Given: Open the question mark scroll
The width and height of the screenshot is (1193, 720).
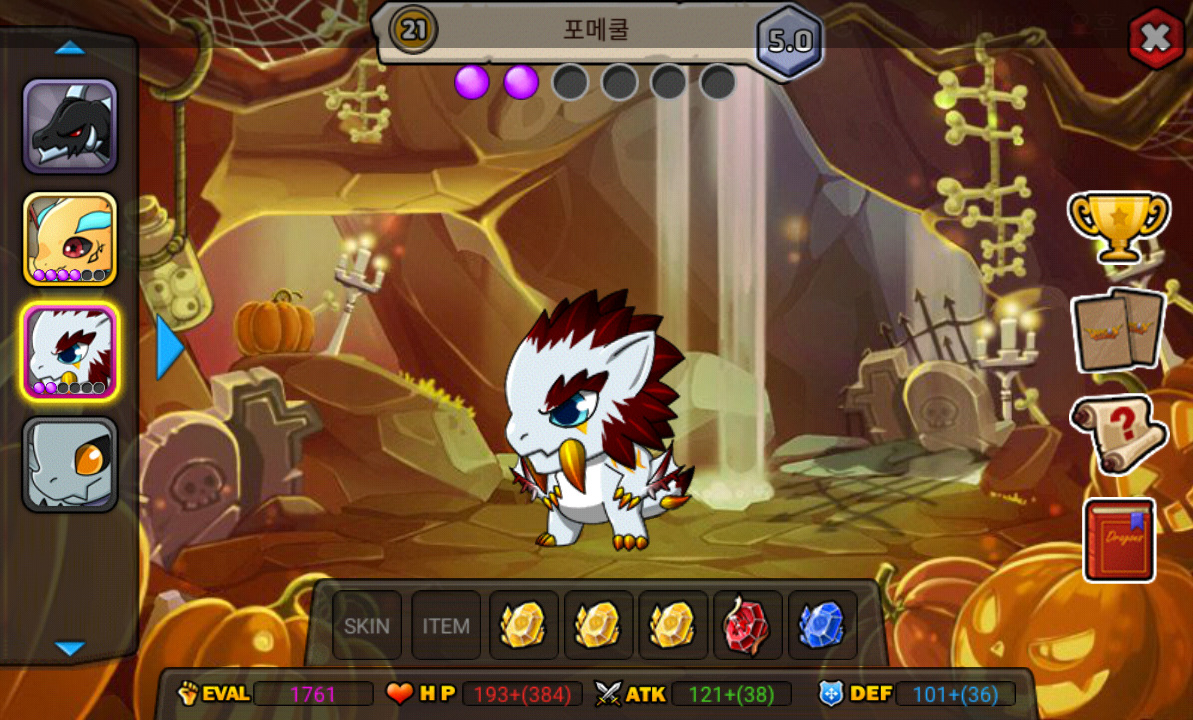Looking at the screenshot, I should pos(1119,434).
